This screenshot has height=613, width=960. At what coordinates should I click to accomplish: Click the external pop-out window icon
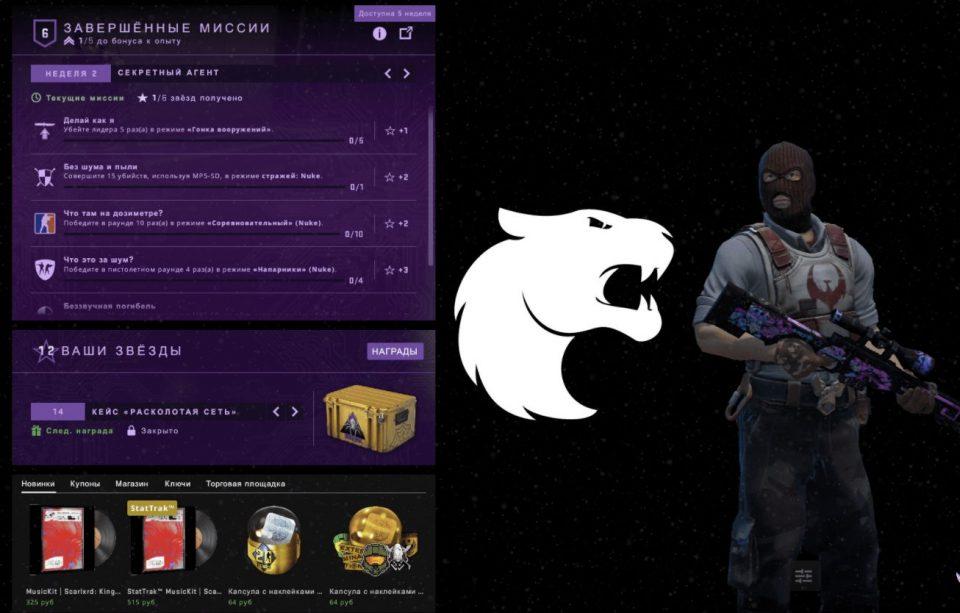click(406, 33)
